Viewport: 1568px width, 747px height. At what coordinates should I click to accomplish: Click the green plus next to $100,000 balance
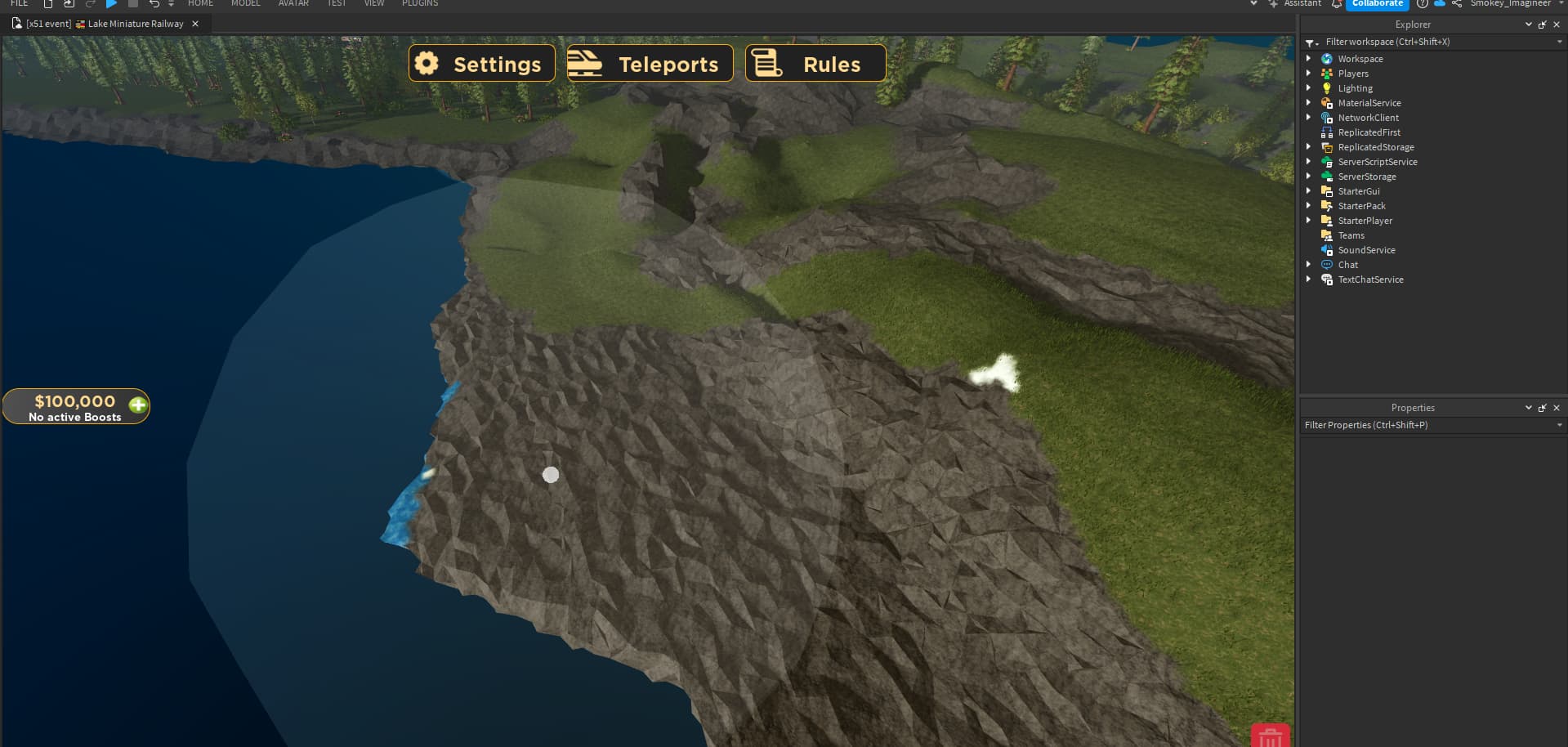click(137, 405)
